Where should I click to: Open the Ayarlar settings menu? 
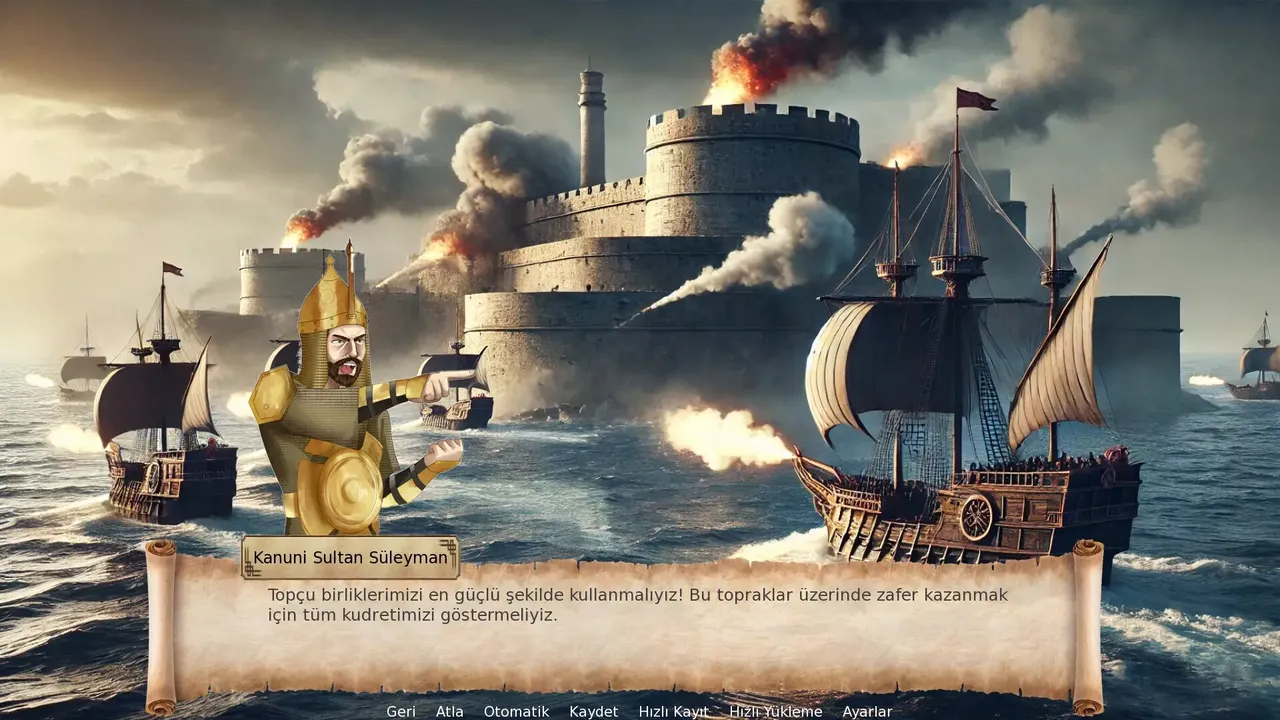click(x=868, y=712)
